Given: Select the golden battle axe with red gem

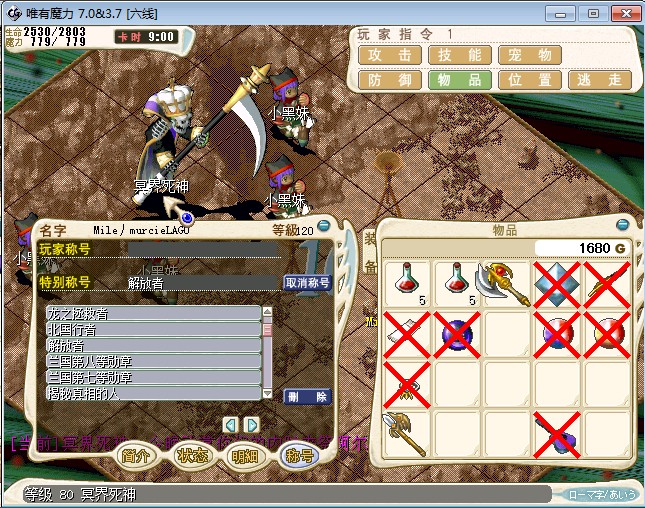Looking at the screenshot, I should pyautogui.click(x=507, y=285).
